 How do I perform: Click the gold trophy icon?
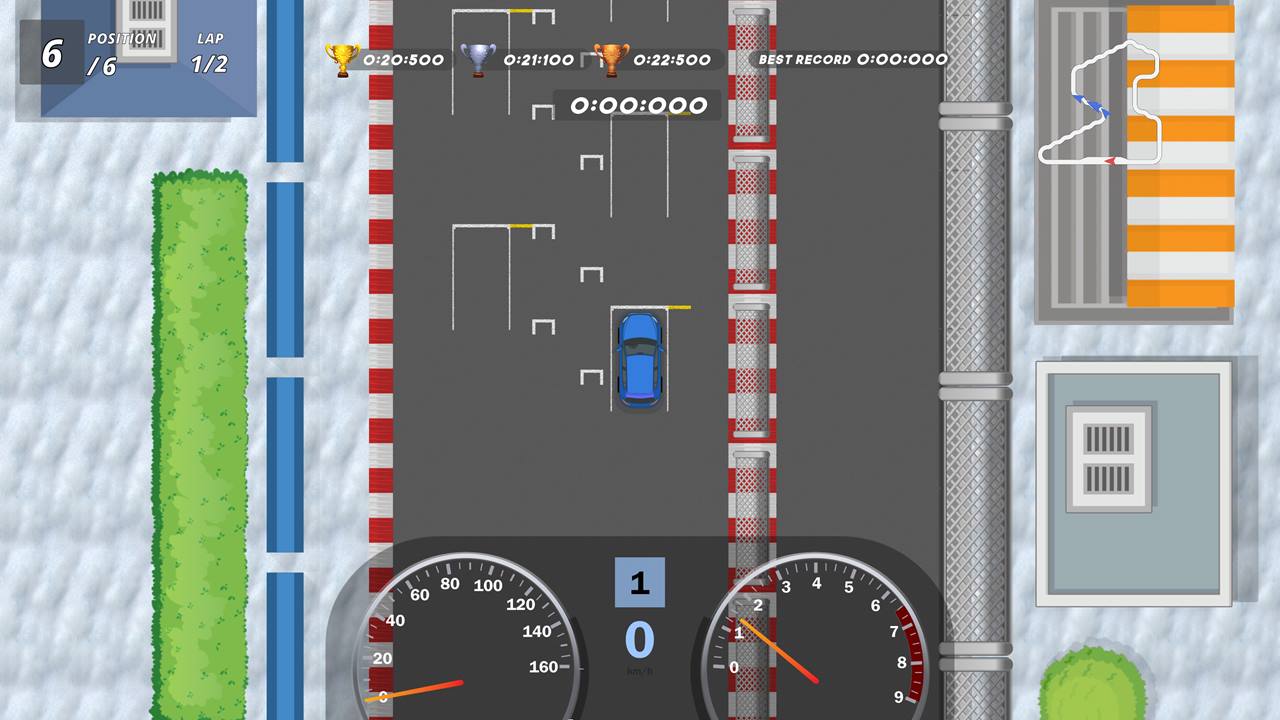coord(342,58)
